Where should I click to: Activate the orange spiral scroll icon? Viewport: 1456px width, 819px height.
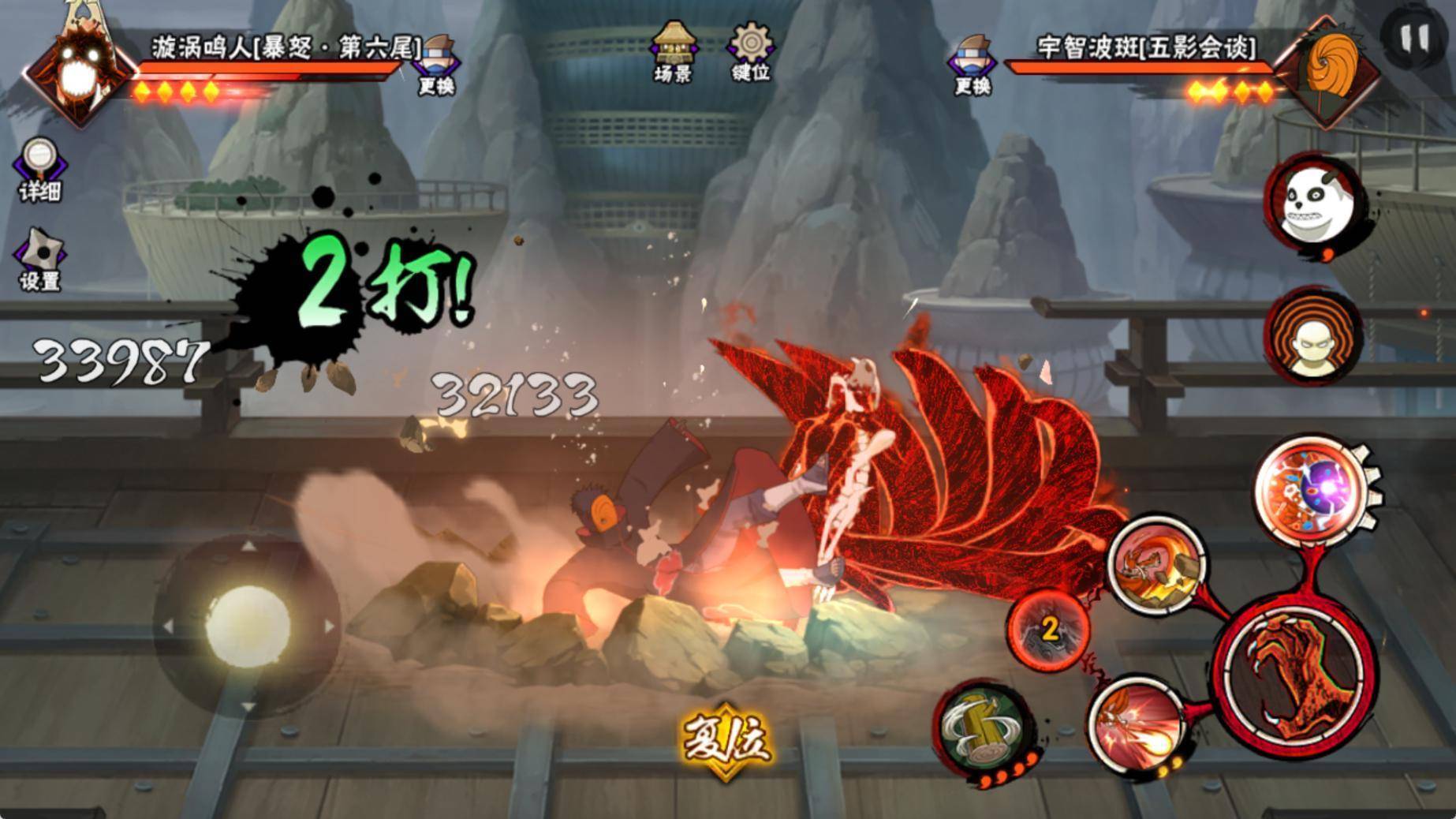pyautogui.click(x=1313, y=335)
